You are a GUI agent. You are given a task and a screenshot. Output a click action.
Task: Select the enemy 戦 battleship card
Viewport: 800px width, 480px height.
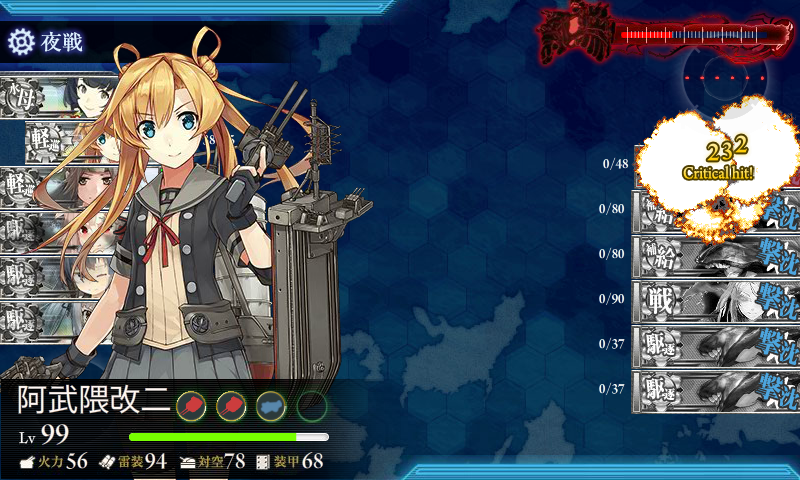pos(715,298)
